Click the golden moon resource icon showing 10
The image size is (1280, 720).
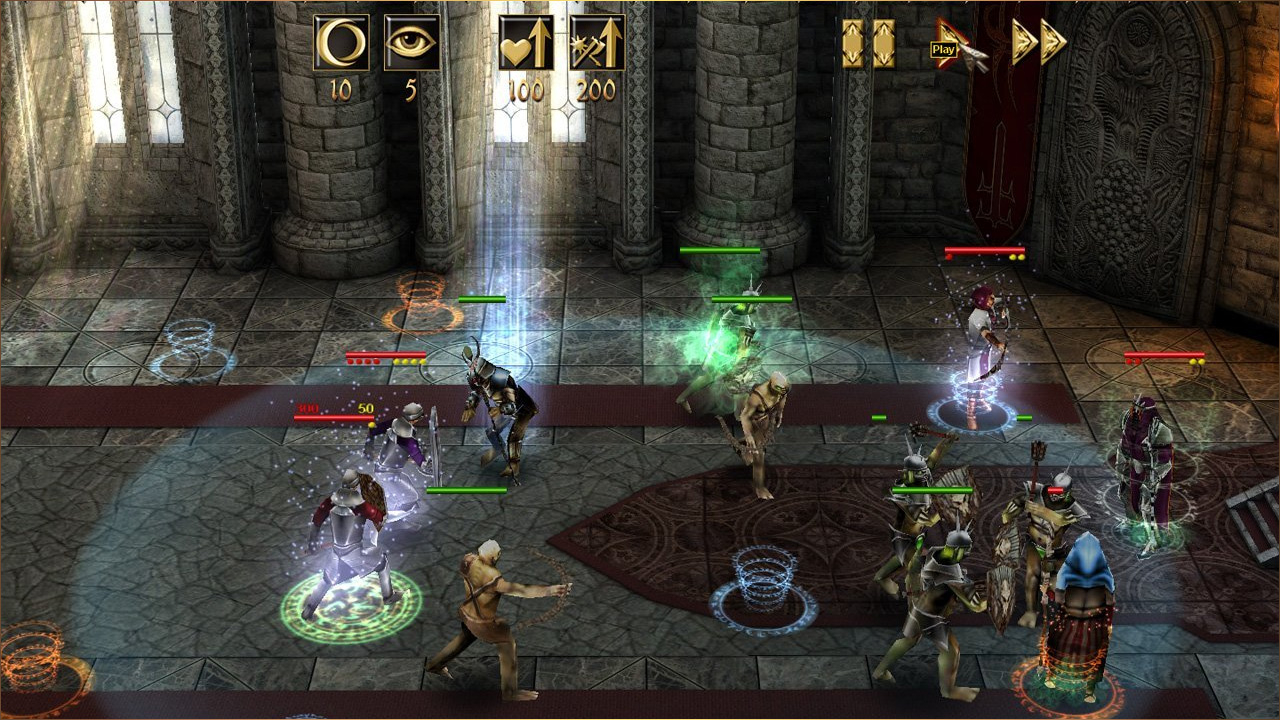click(340, 42)
